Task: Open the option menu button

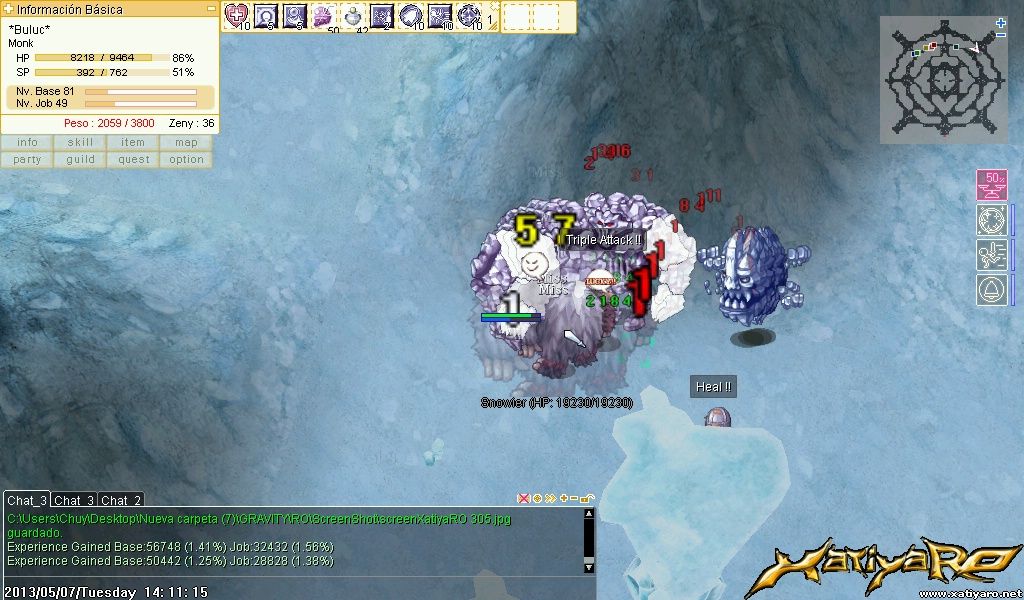Action: pyautogui.click(x=186, y=160)
